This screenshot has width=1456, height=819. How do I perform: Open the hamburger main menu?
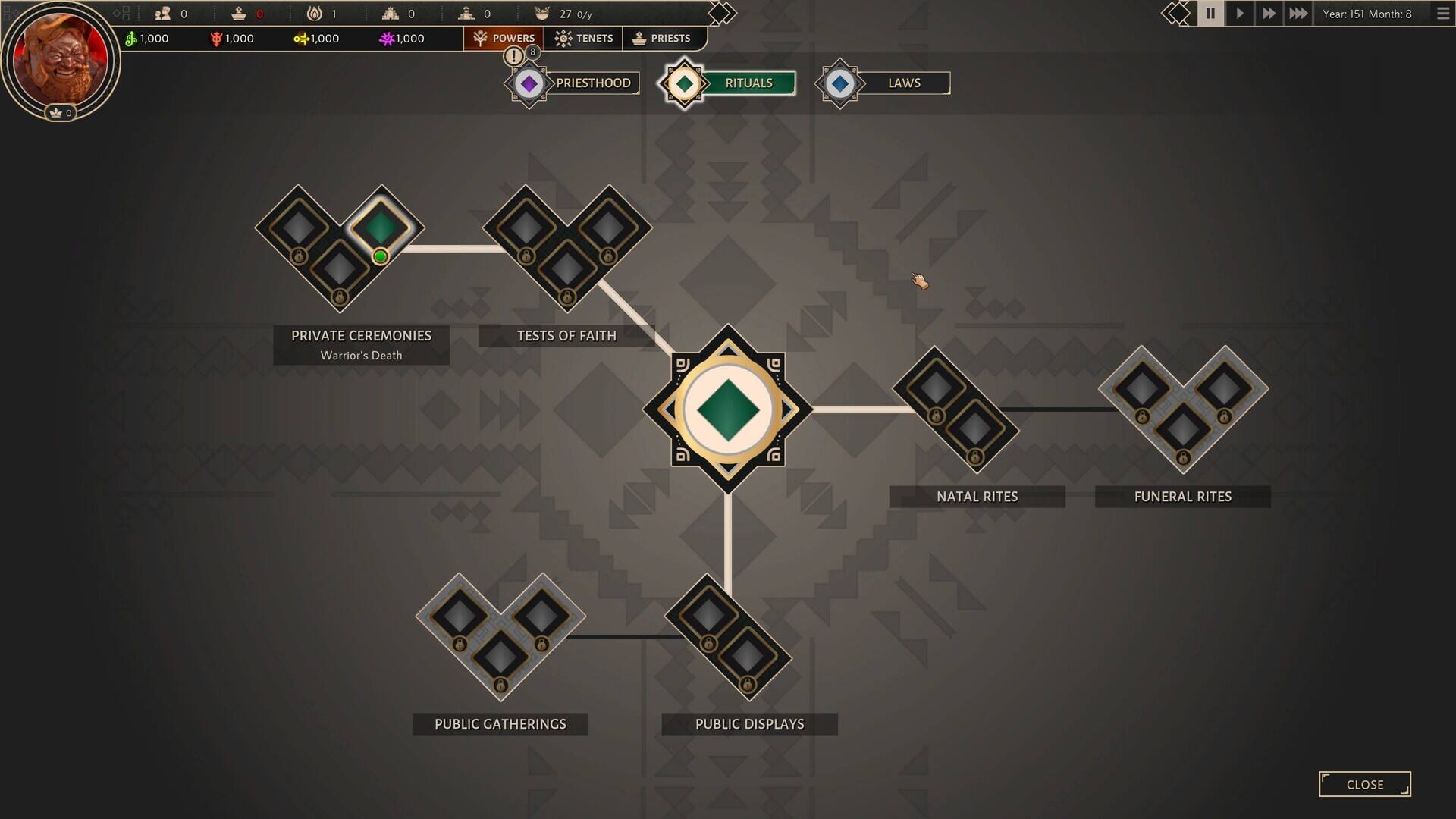[x=1442, y=14]
